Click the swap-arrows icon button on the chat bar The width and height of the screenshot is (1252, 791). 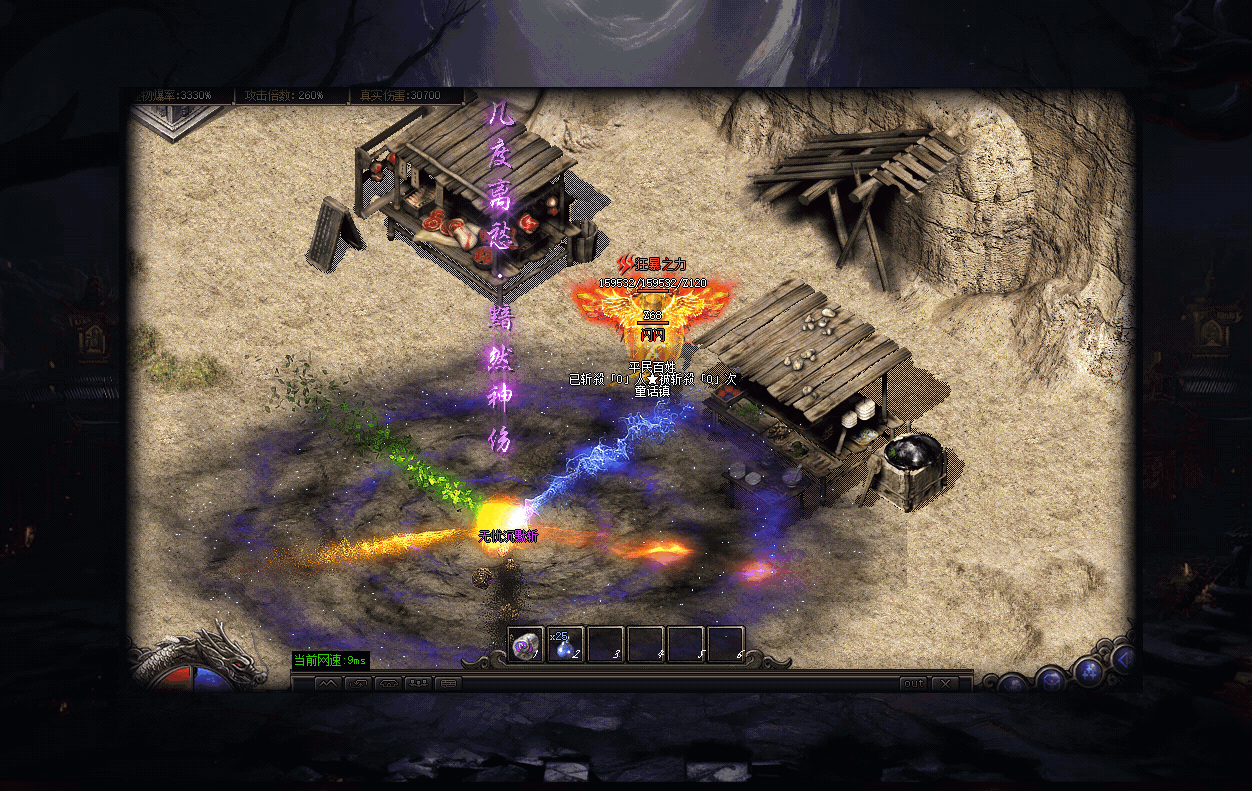[358, 684]
